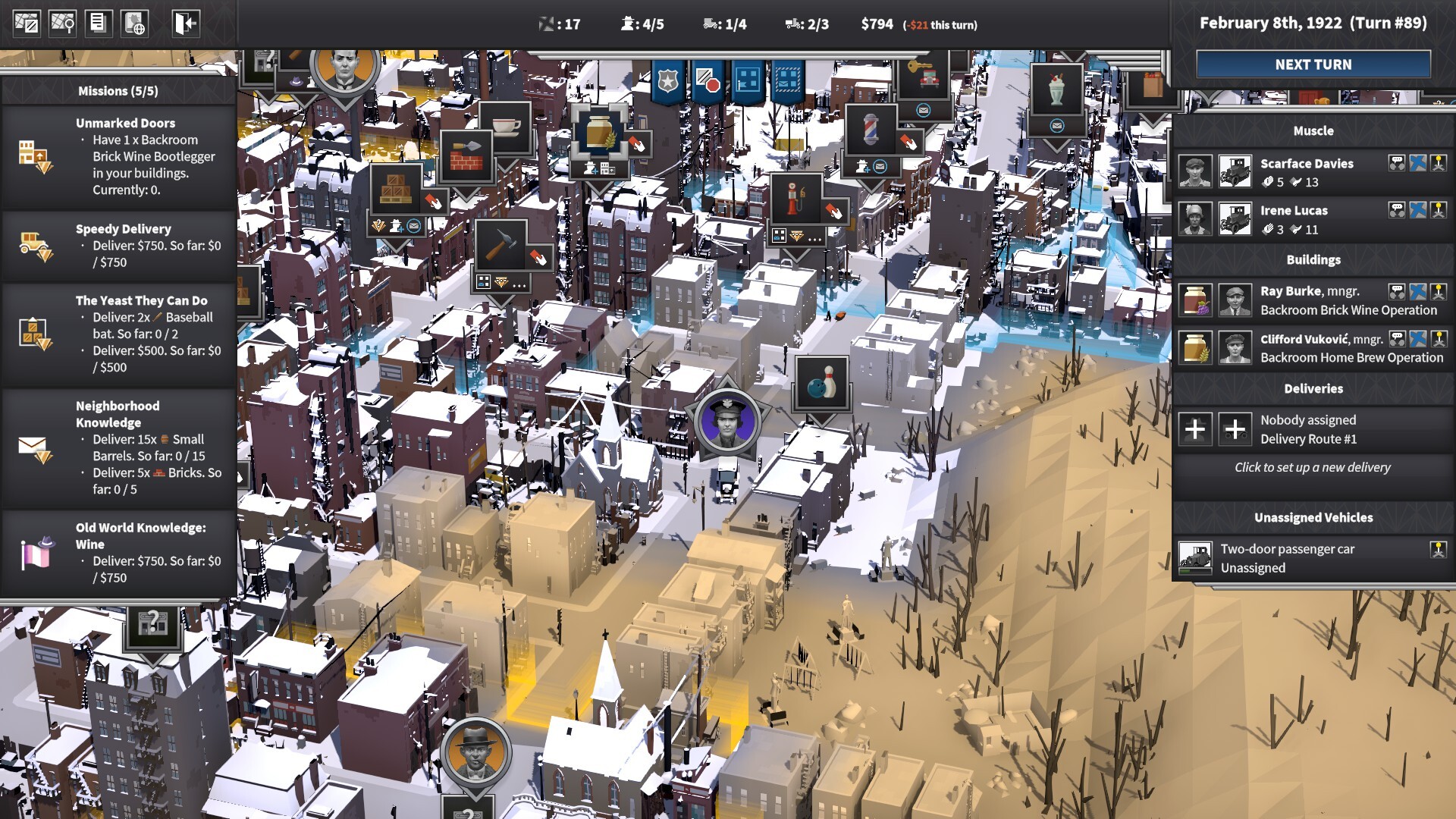The width and height of the screenshot is (1456, 819).
Task: Open the documents ledger icon
Action: (98, 24)
